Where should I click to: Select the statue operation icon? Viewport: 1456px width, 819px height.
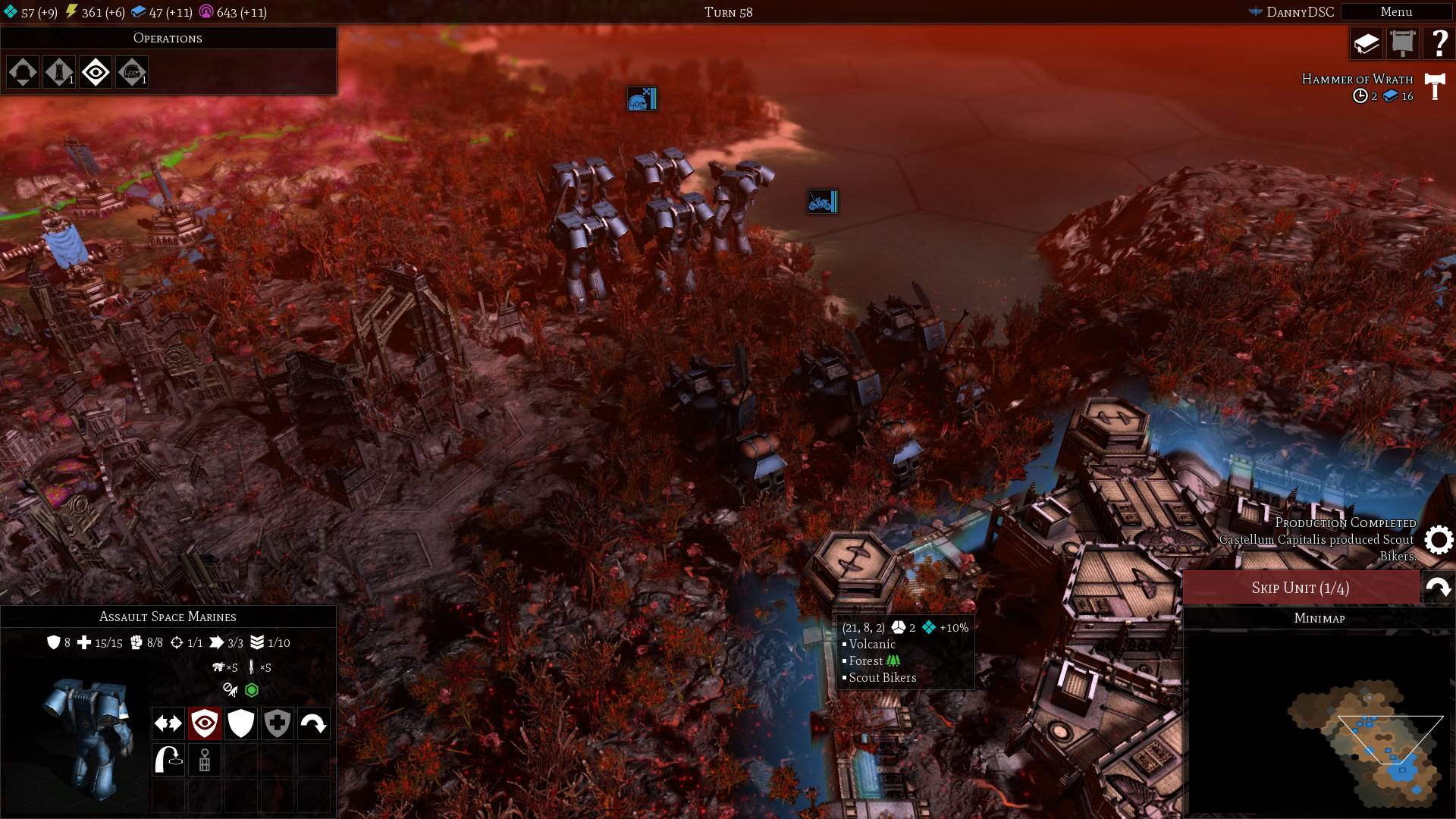click(x=59, y=73)
